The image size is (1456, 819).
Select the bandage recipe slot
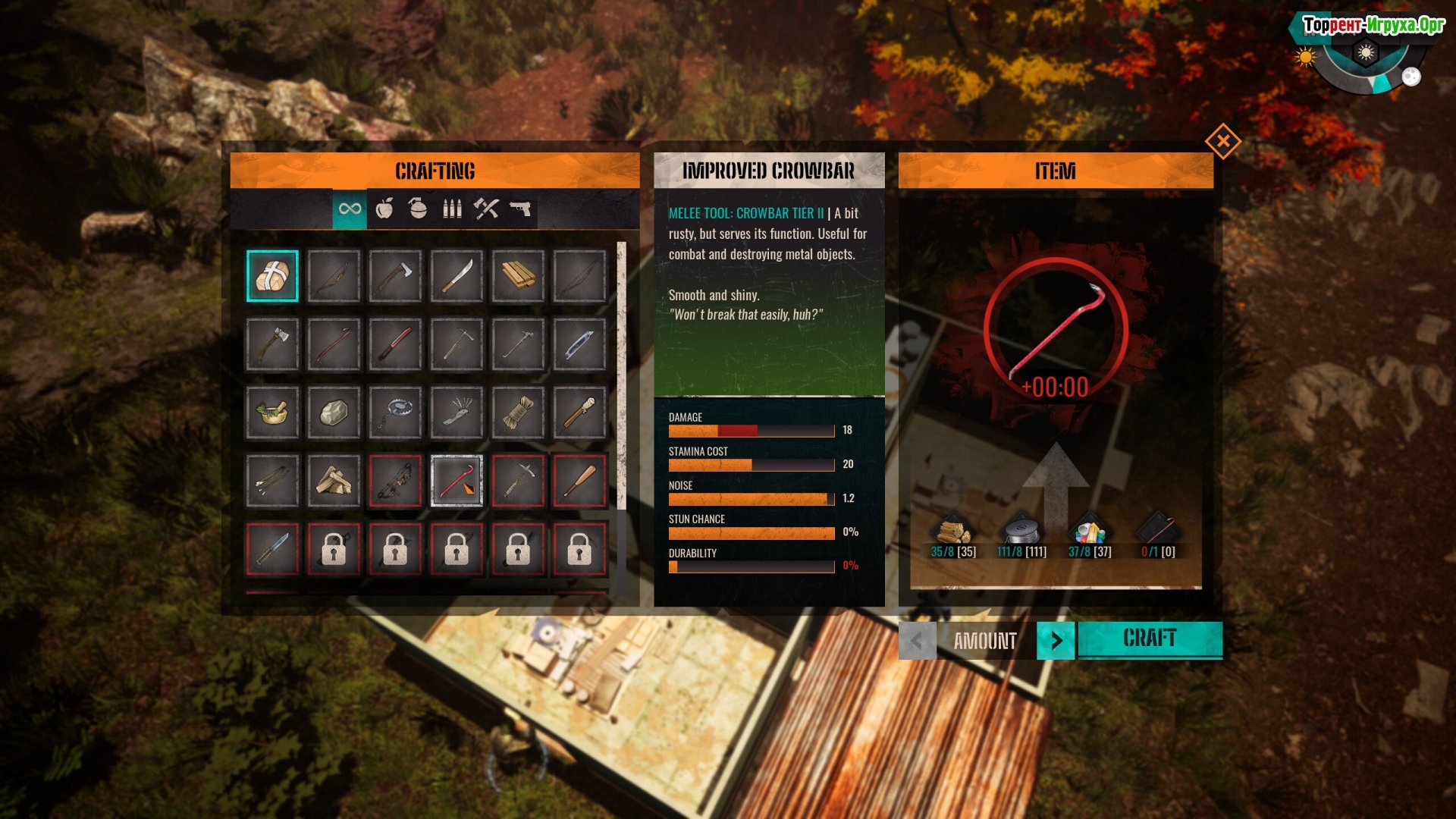pyautogui.click(x=272, y=276)
